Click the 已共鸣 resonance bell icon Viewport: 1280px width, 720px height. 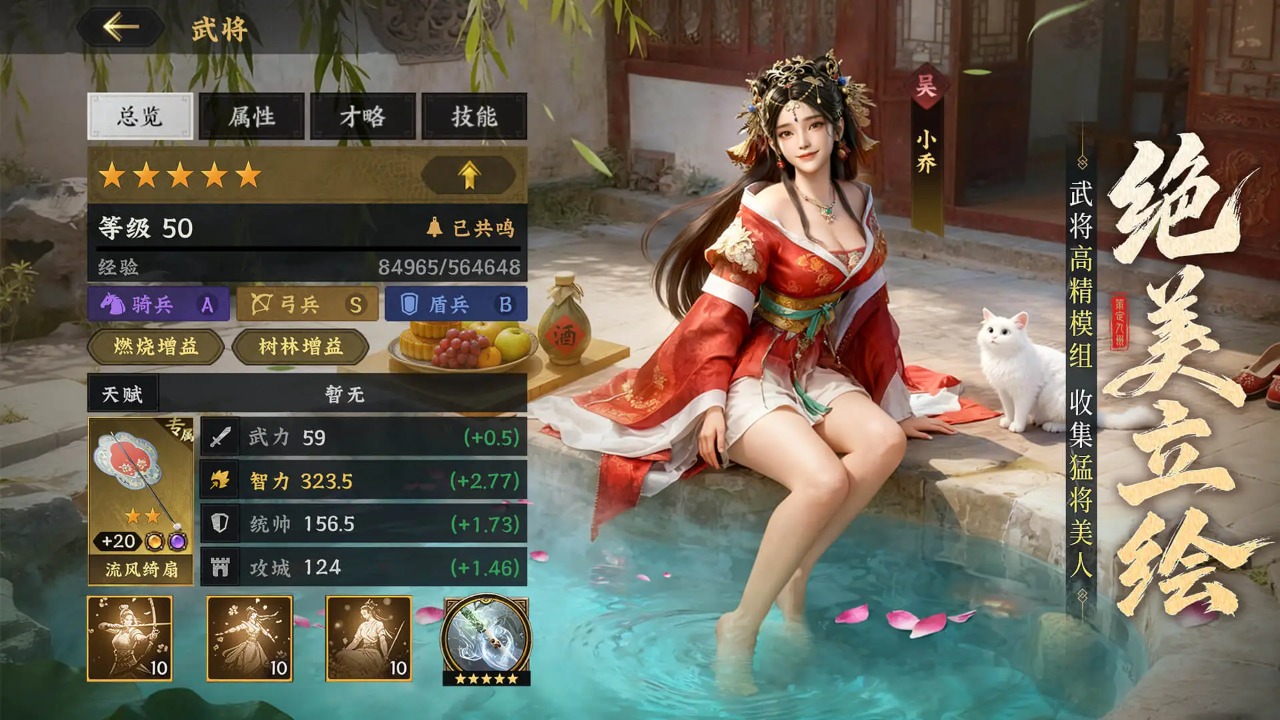point(436,225)
